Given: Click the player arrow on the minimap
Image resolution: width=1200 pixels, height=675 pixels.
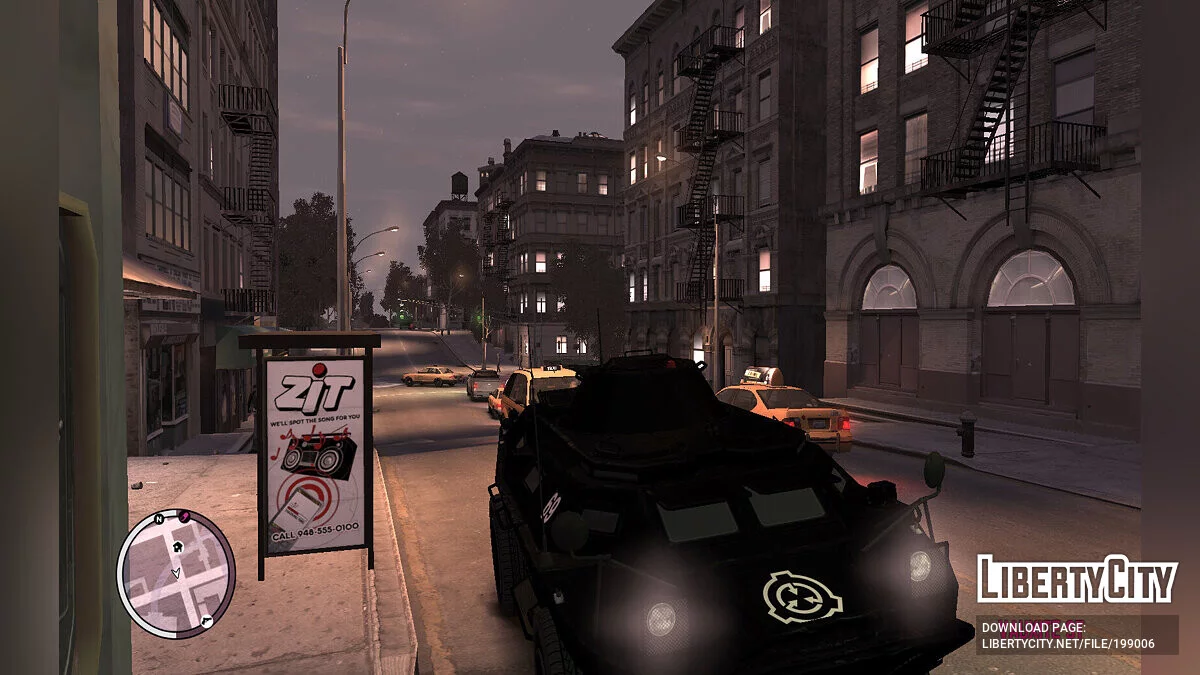Looking at the screenshot, I should [176, 574].
